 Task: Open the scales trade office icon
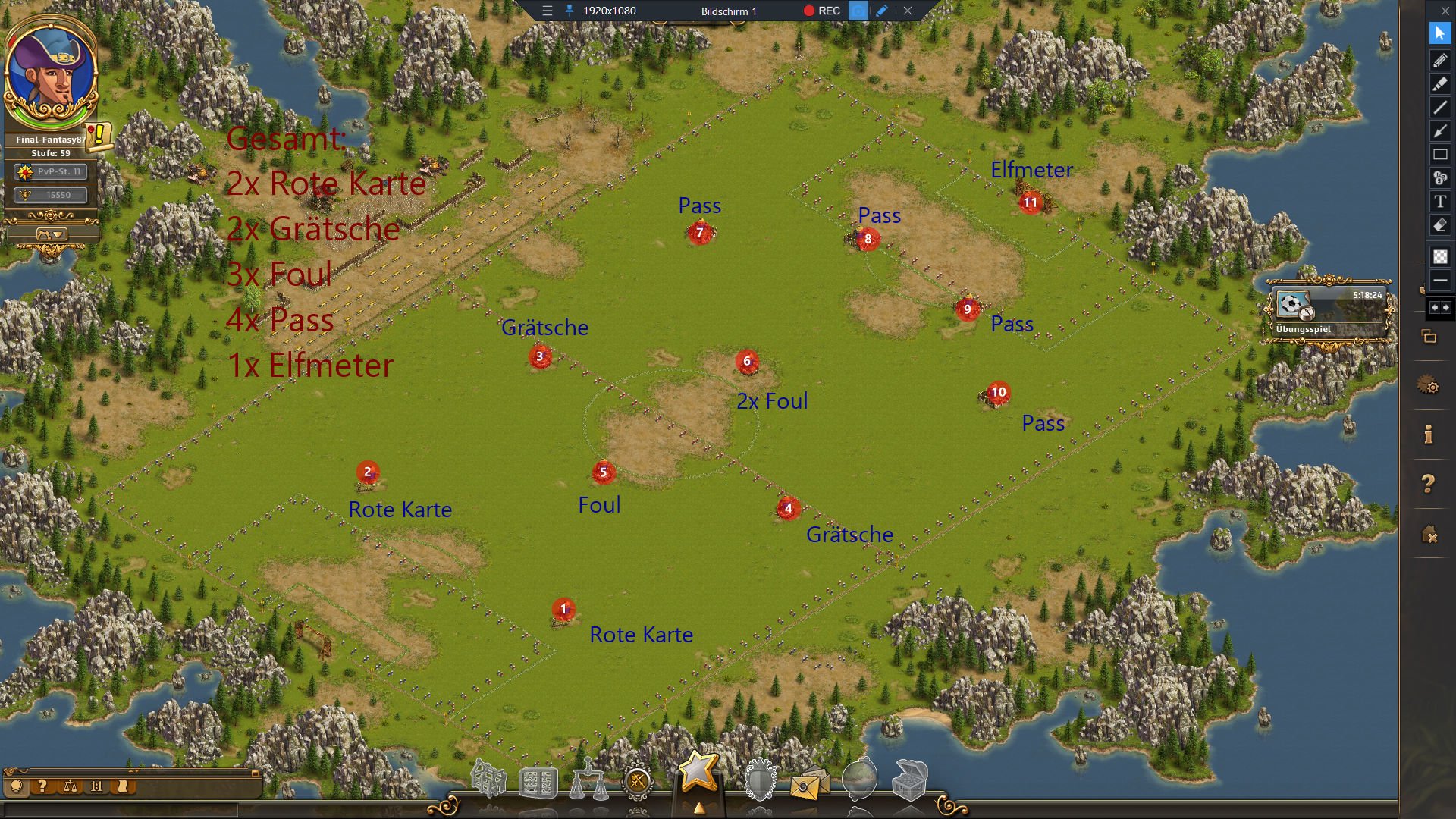[588, 780]
